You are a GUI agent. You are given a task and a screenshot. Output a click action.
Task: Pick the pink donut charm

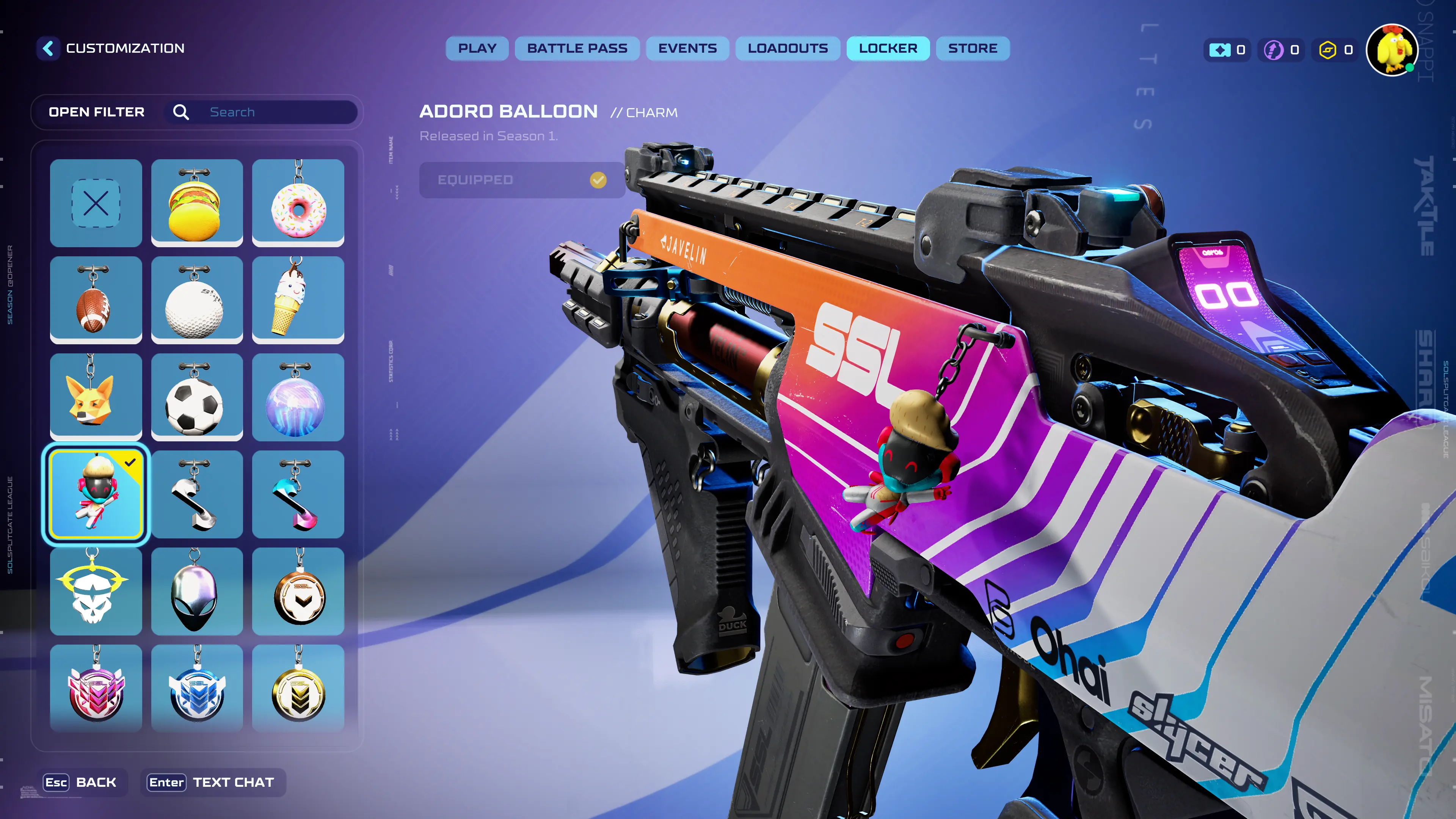tap(298, 203)
